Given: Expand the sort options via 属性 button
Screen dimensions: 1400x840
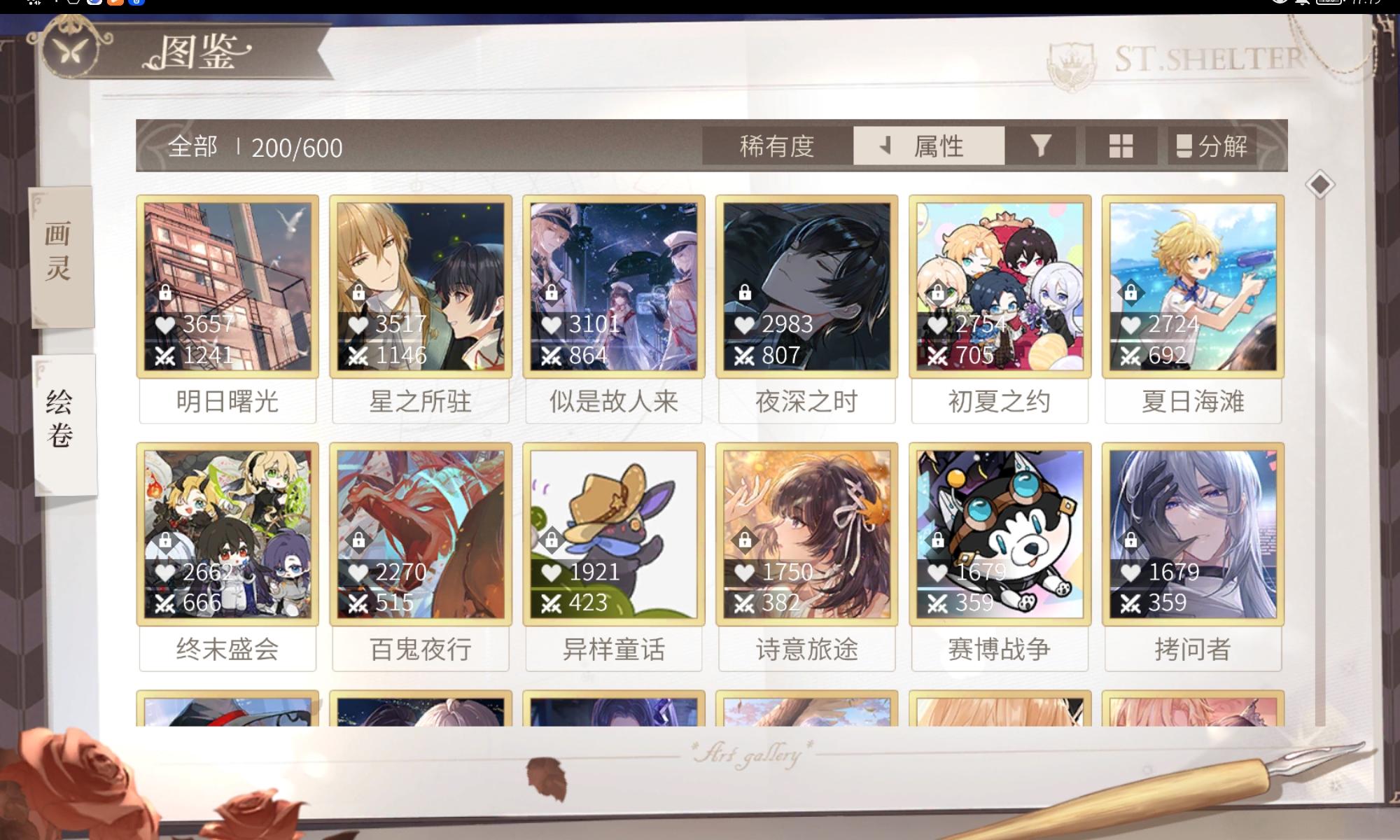Looking at the screenshot, I should (940, 146).
